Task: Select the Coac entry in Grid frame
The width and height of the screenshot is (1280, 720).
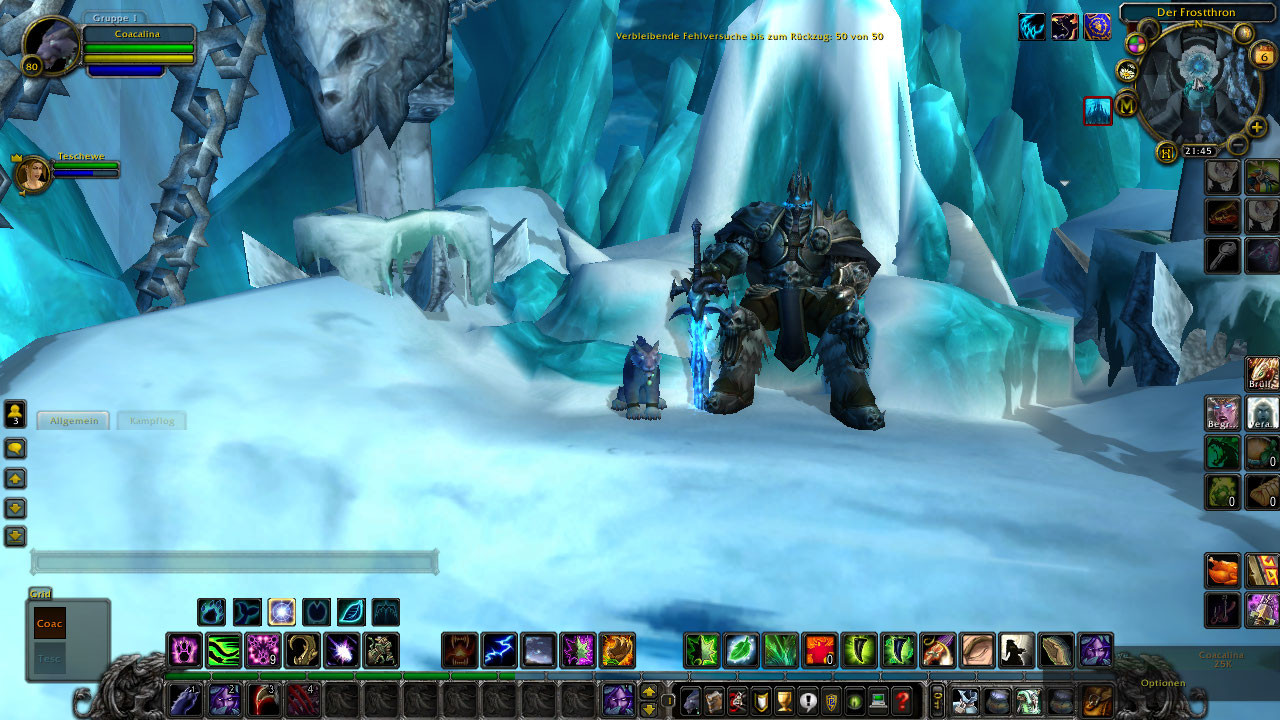Action: [x=50, y=623]
